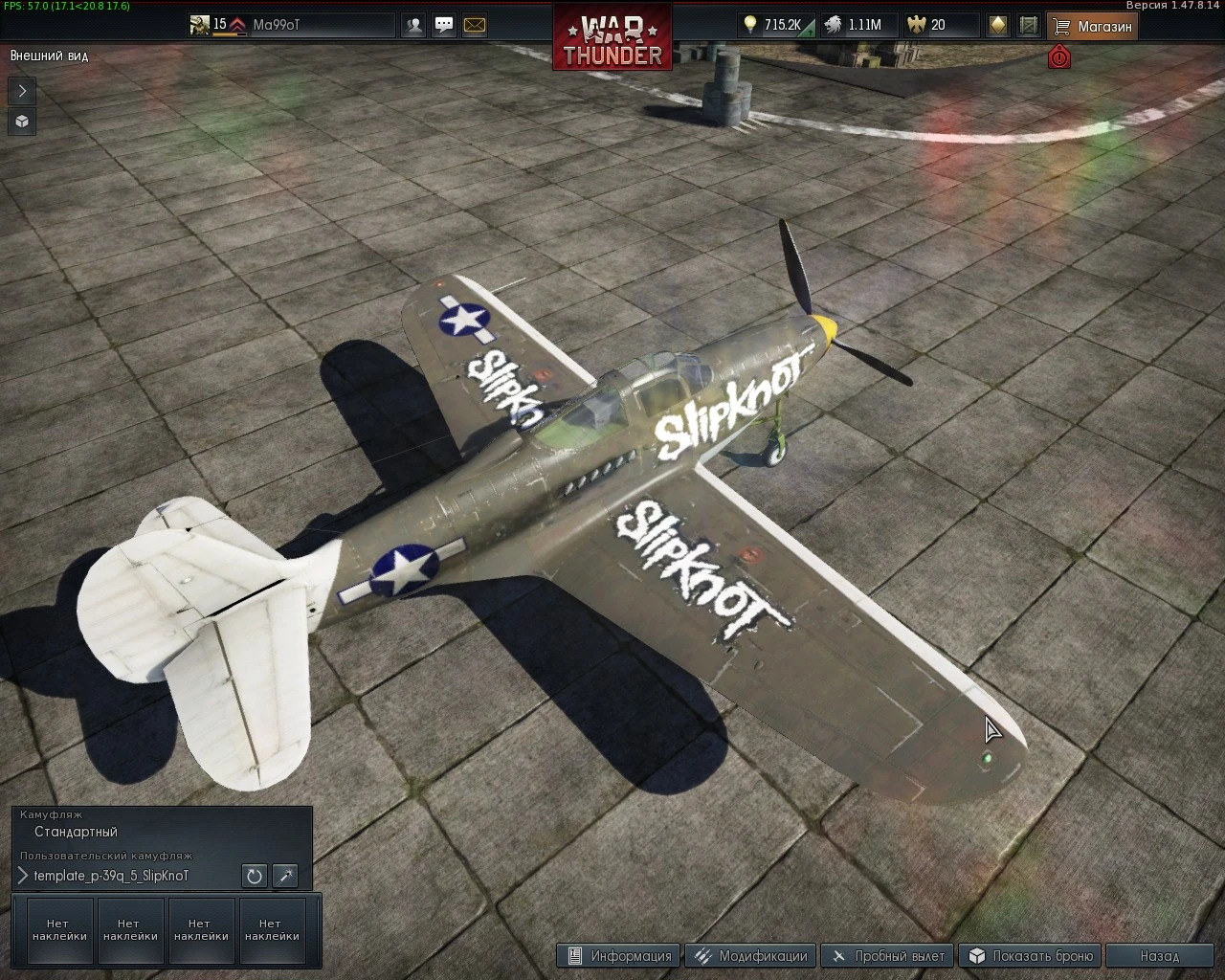Click the crates icon in the top bar
This screenshot has height=980, width=1225.
coord(1027,24)
